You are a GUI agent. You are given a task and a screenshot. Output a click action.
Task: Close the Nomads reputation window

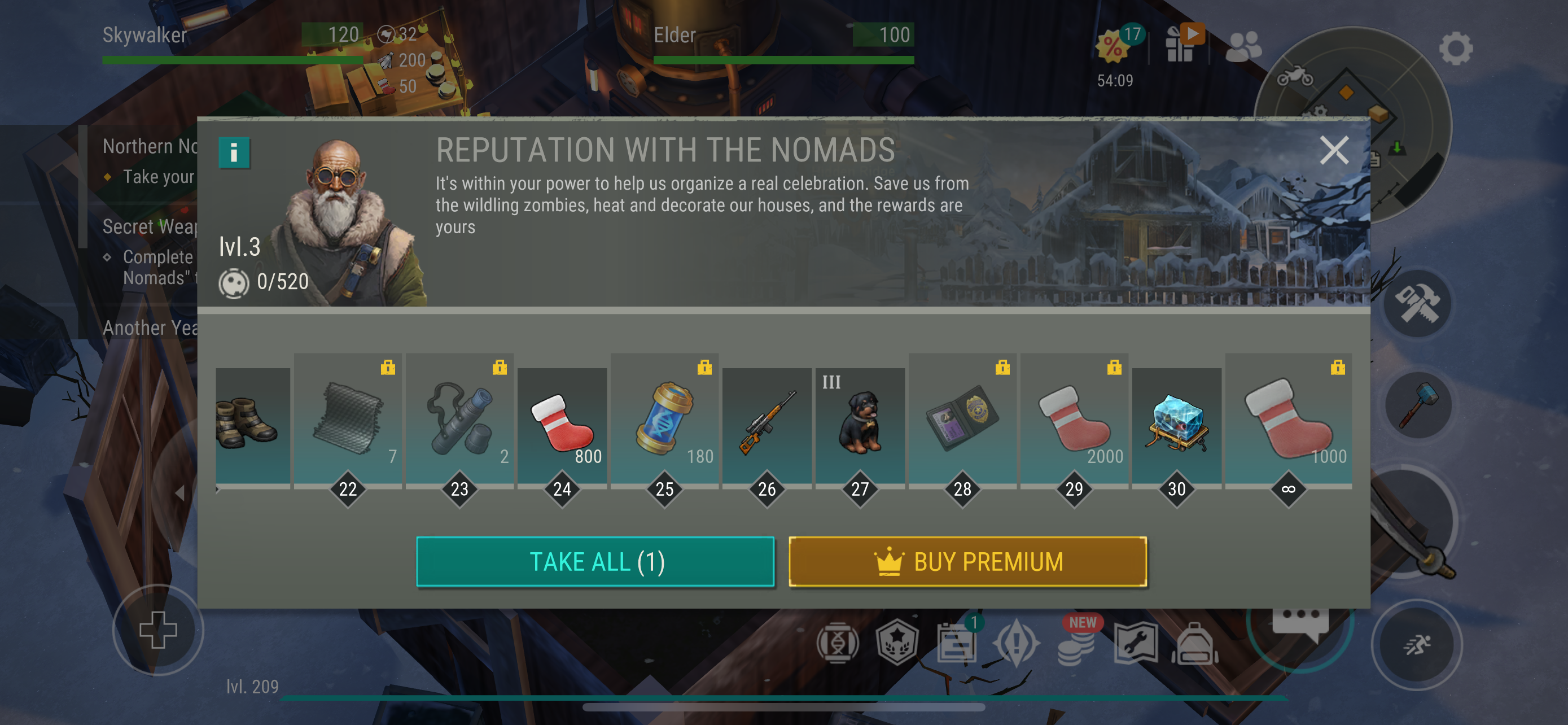coord(1333,150)
